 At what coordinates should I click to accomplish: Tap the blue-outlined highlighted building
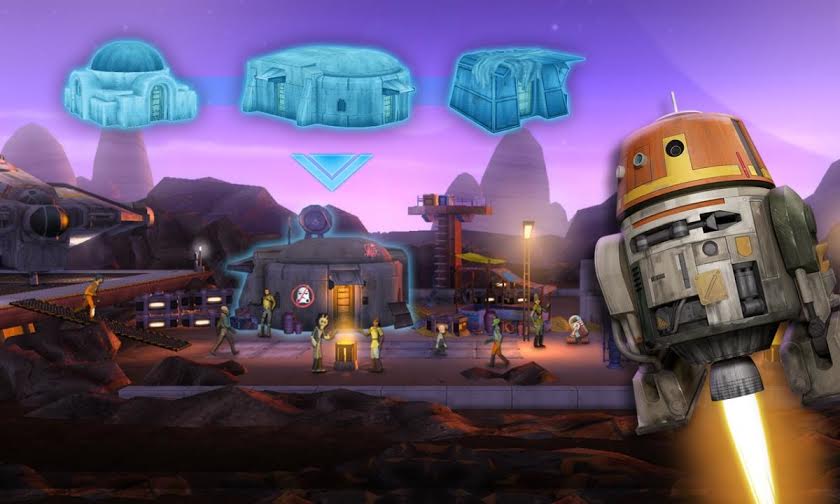[318, 278]
